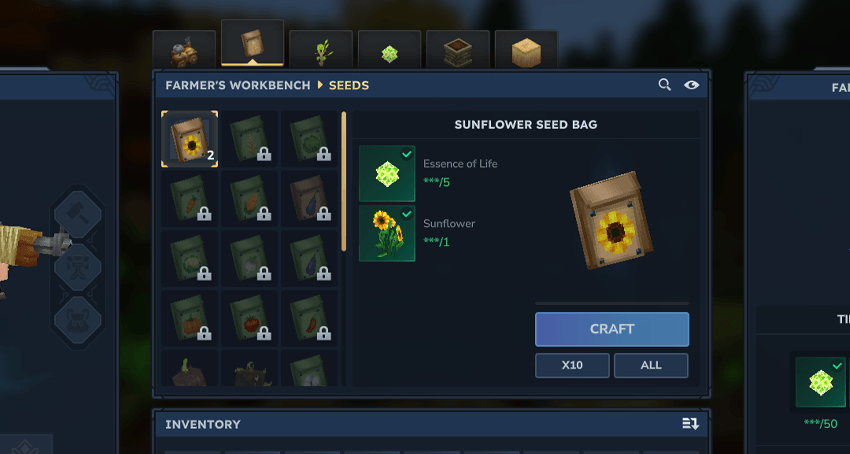Select the locked lettuce seed bag recipe
Viewport: 850px width, 454px height.
click(x=309, y=139)
